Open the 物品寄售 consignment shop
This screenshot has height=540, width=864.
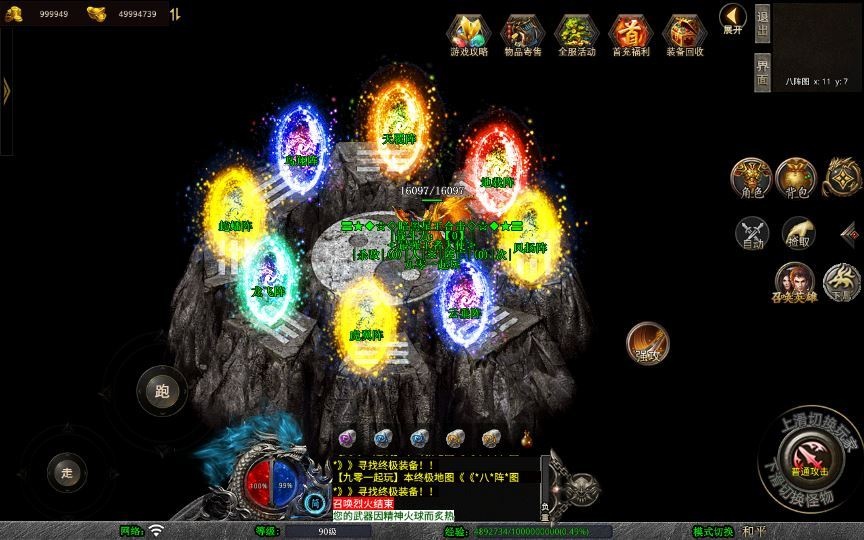(x=522, y=35)
